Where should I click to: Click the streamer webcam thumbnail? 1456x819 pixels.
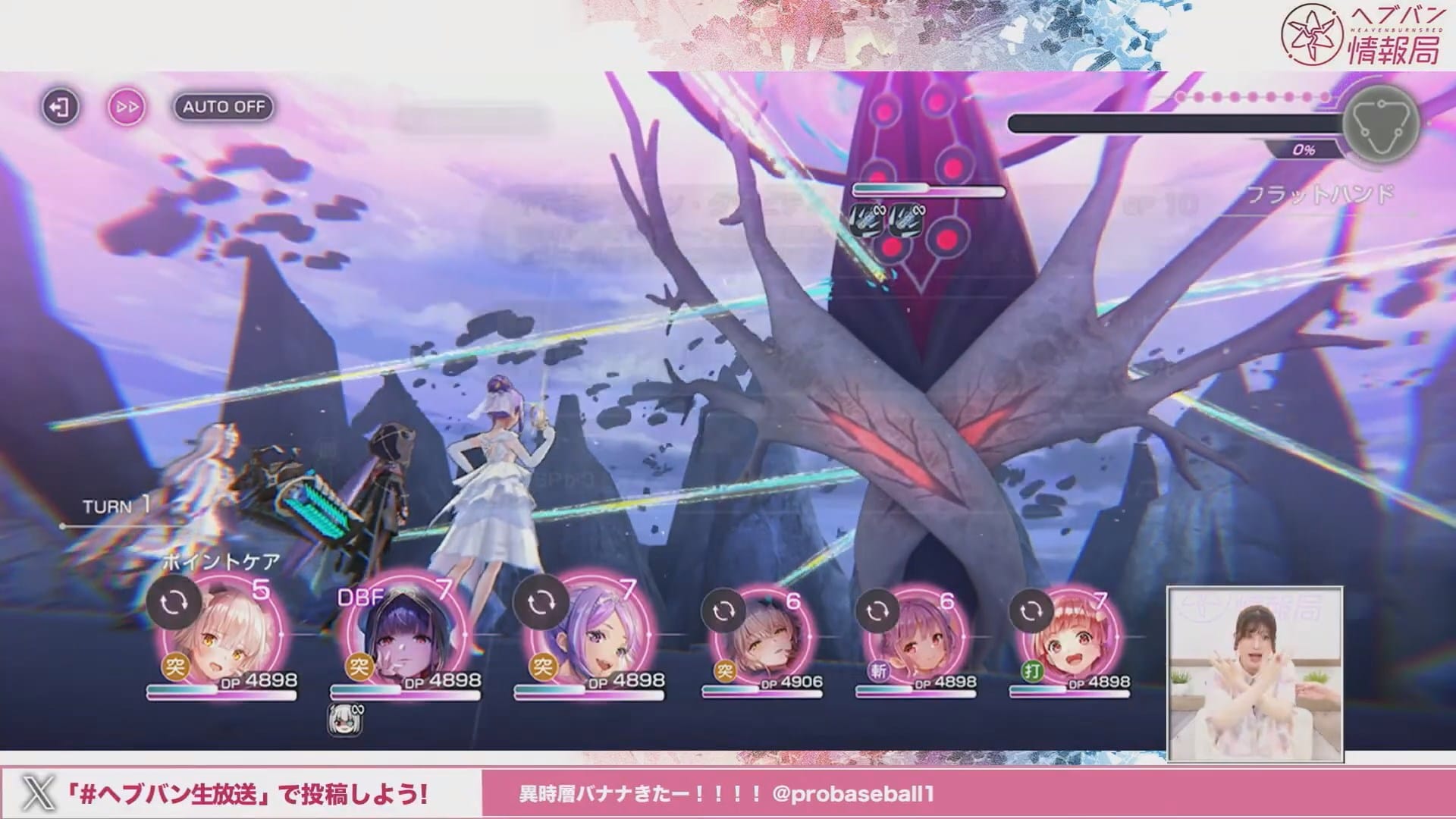pyautogui.click(x=1255, y=673)
